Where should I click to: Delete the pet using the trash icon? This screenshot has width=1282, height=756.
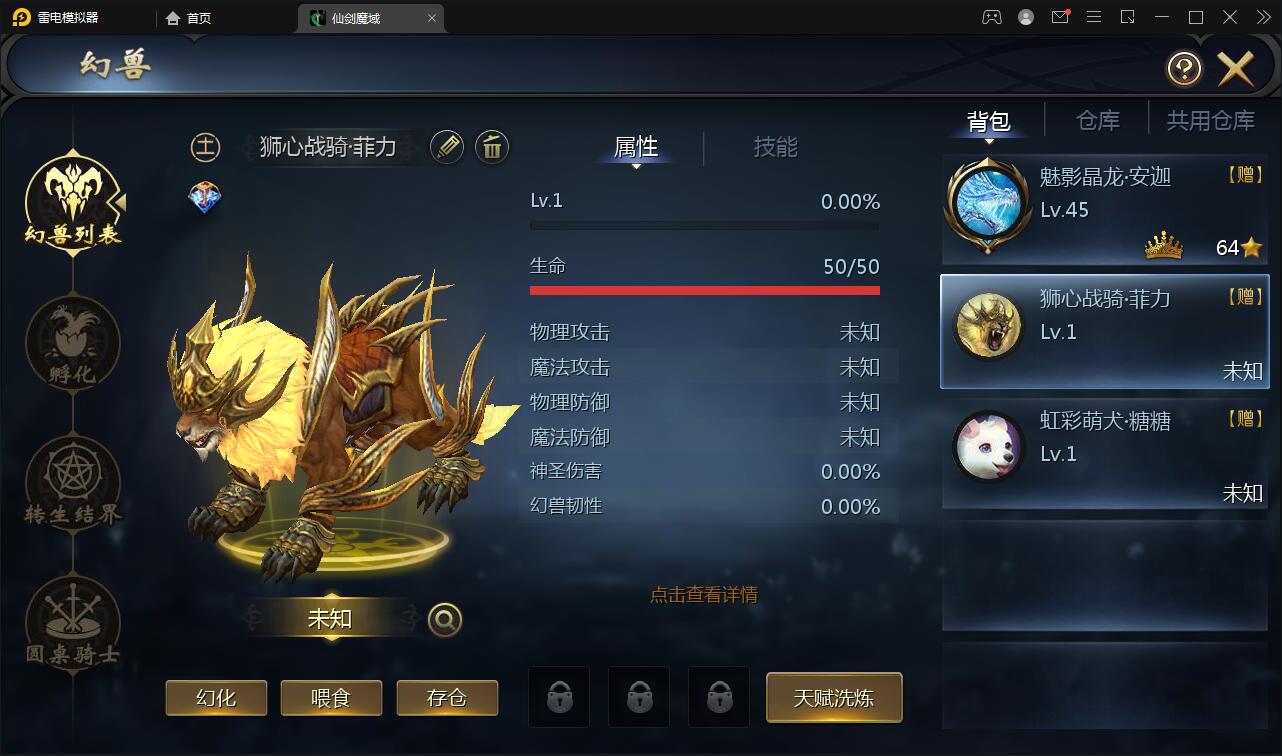492,147
